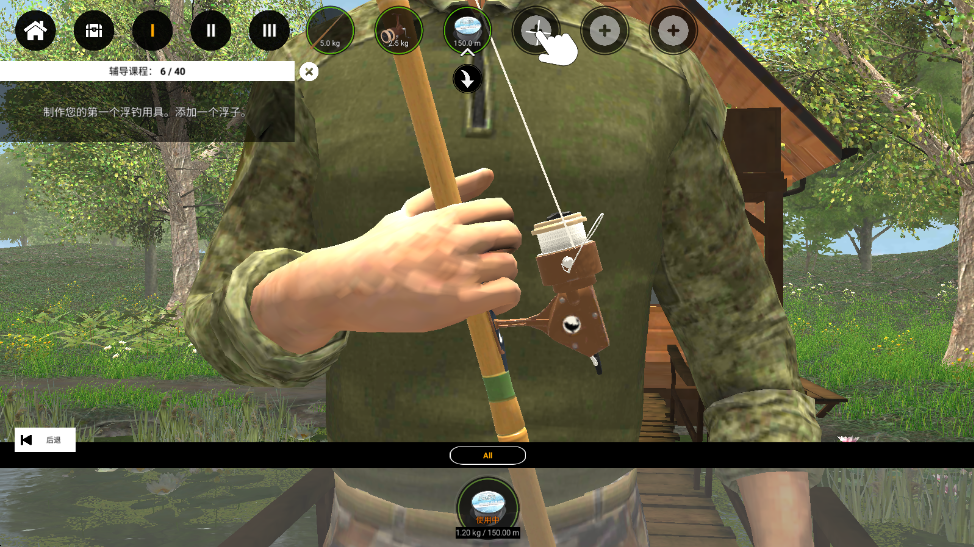Go to the home screen

point(35,31)
